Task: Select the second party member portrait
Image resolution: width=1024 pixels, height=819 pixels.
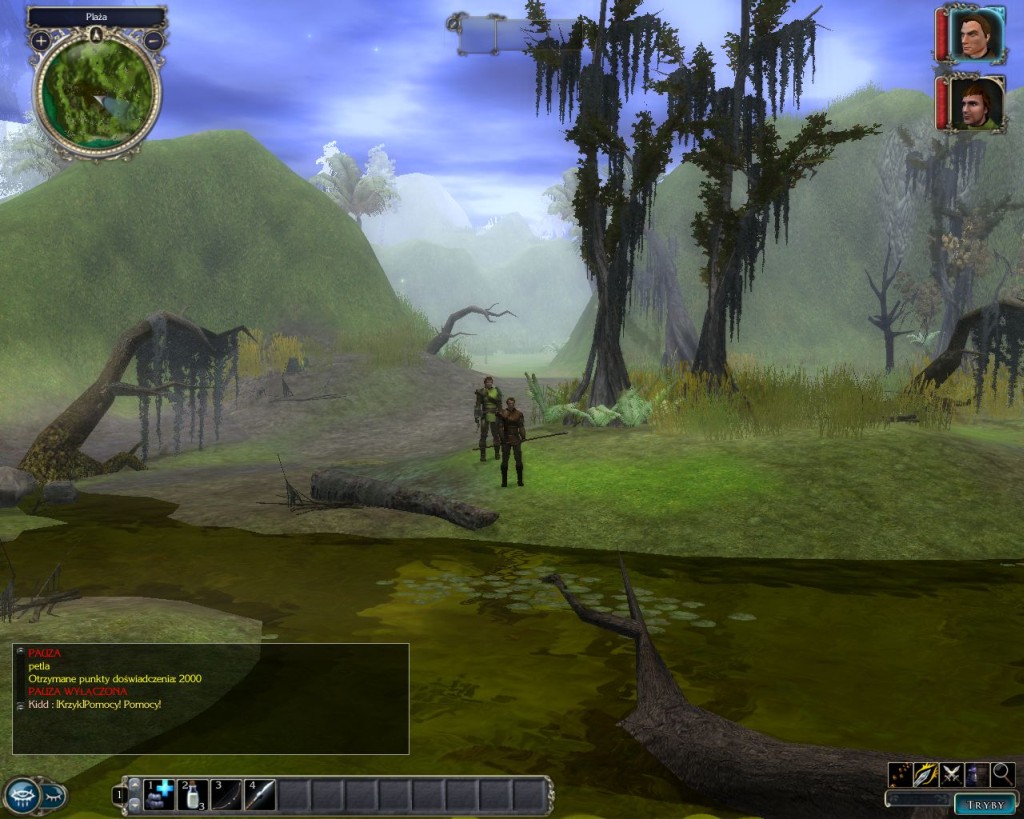Action: coord(976,103)
